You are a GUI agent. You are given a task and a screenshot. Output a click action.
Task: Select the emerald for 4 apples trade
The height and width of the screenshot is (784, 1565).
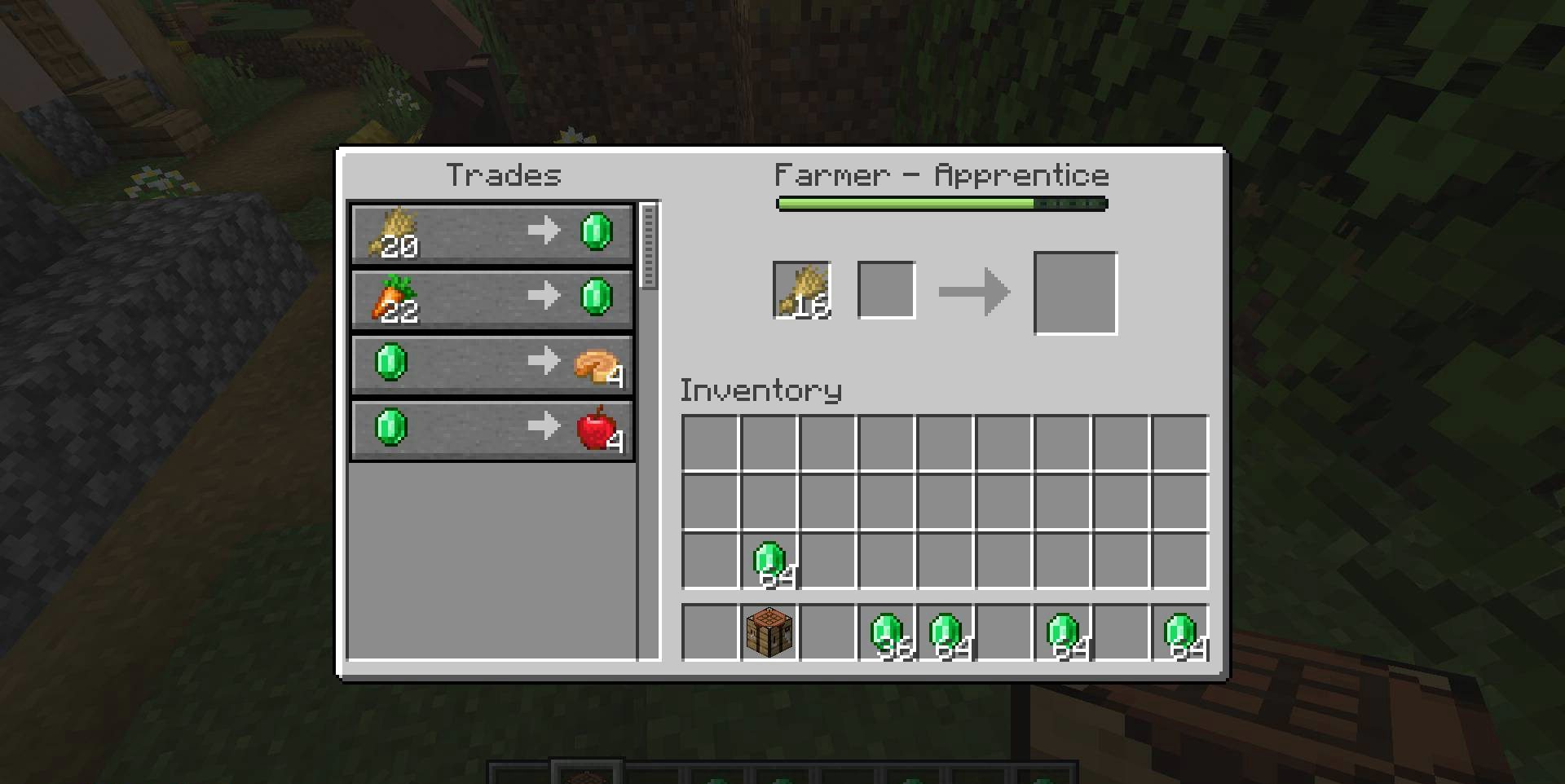[492, 429]
